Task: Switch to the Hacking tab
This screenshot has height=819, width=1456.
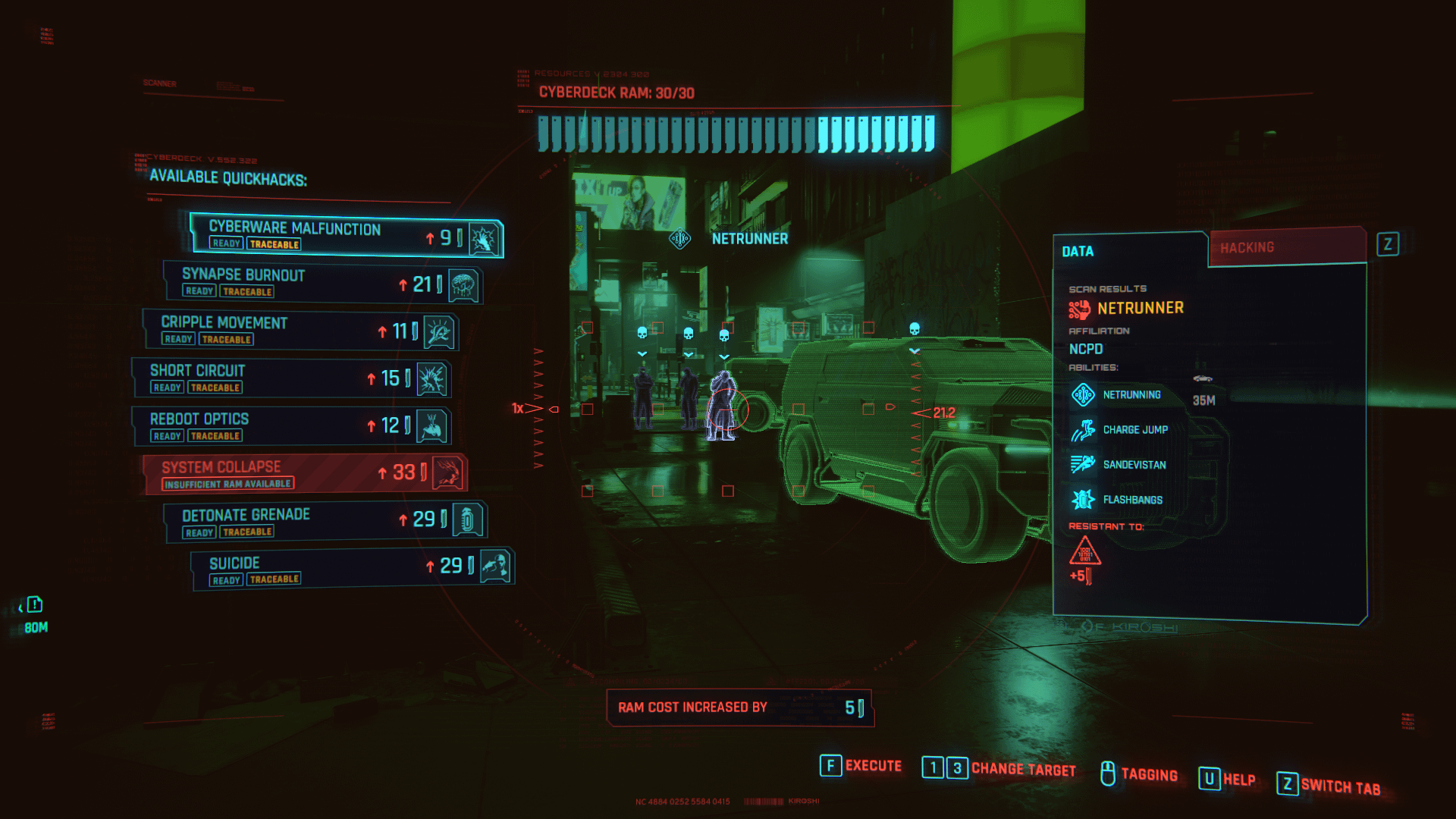Action: 1286,248
